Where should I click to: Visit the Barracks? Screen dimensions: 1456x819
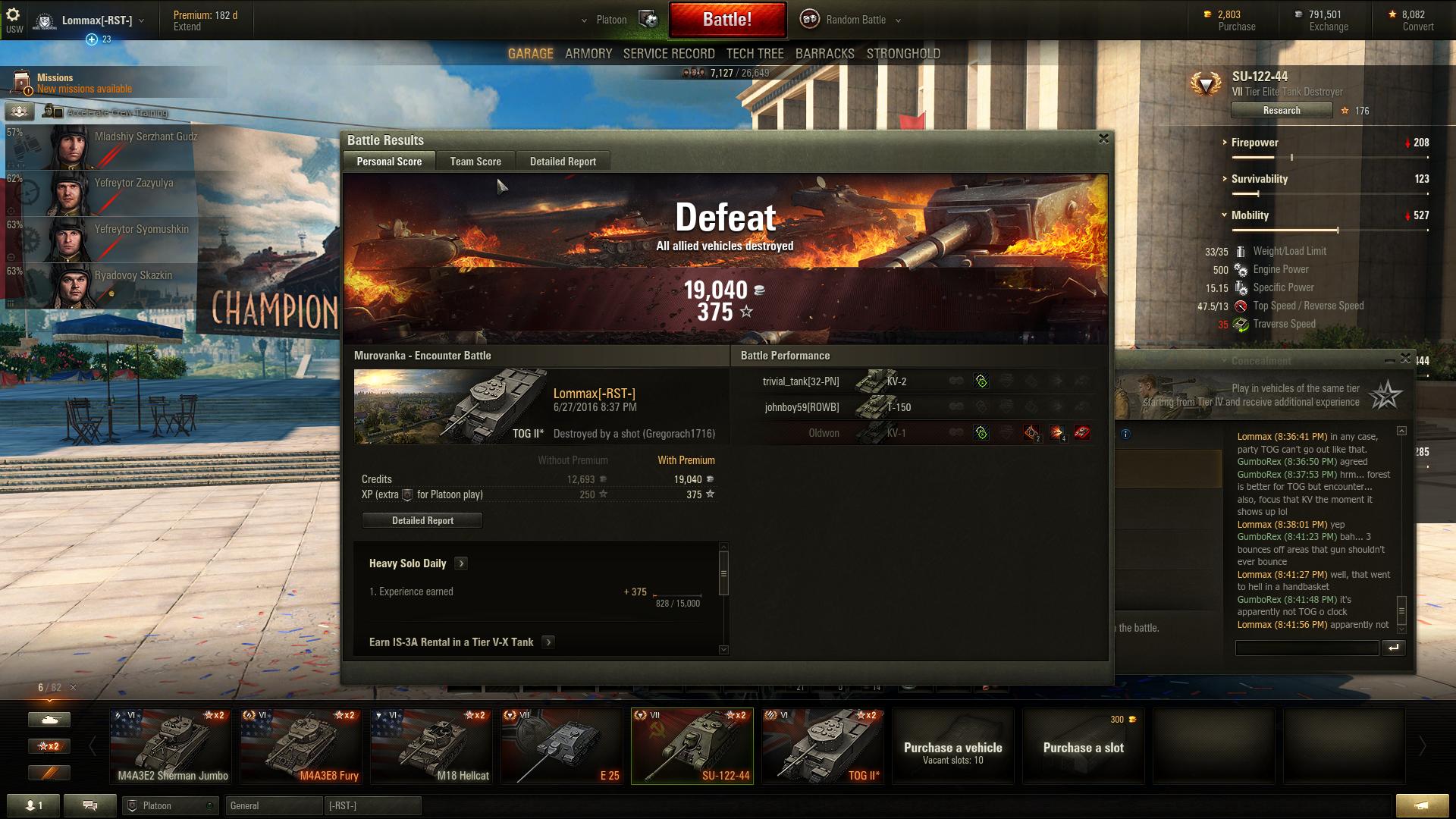824,54
